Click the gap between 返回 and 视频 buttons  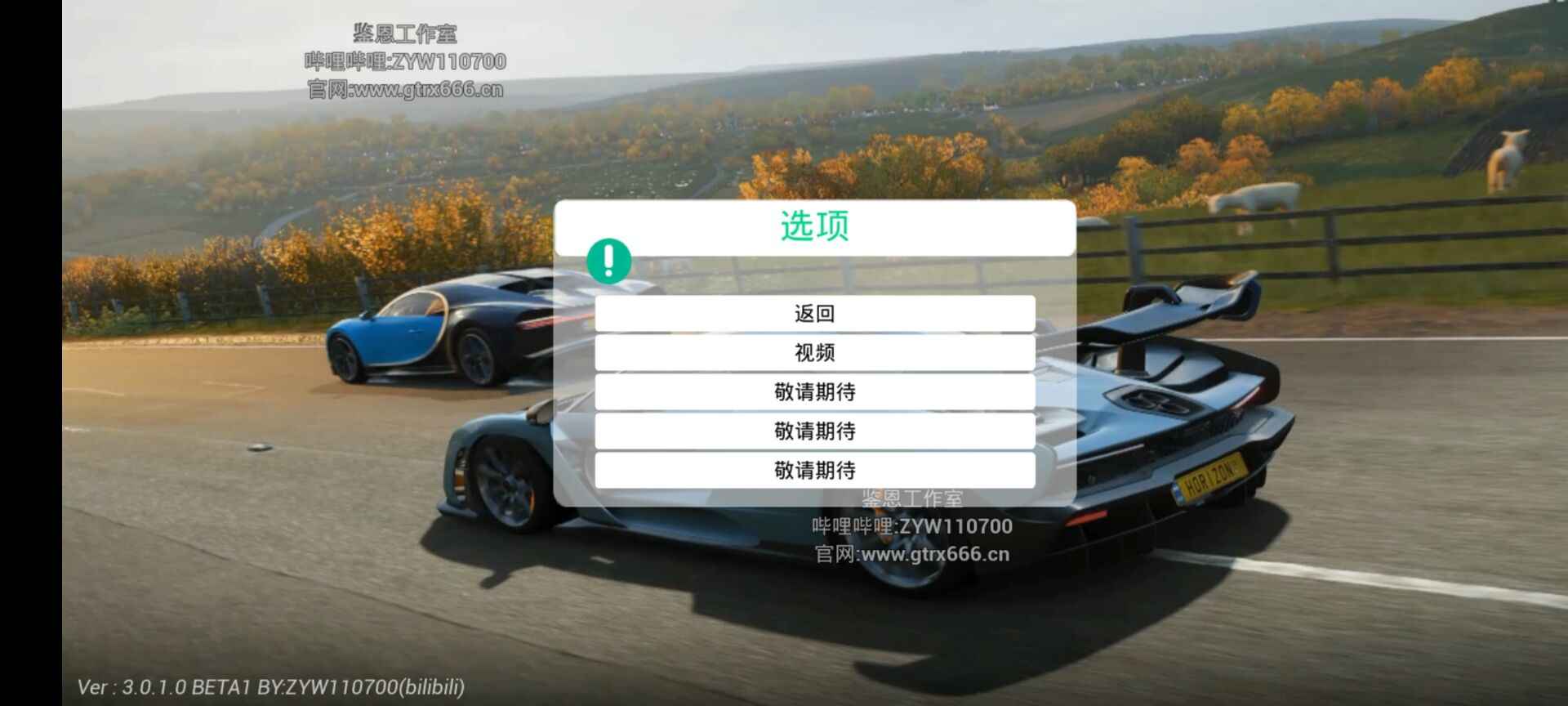click(815, 333)
